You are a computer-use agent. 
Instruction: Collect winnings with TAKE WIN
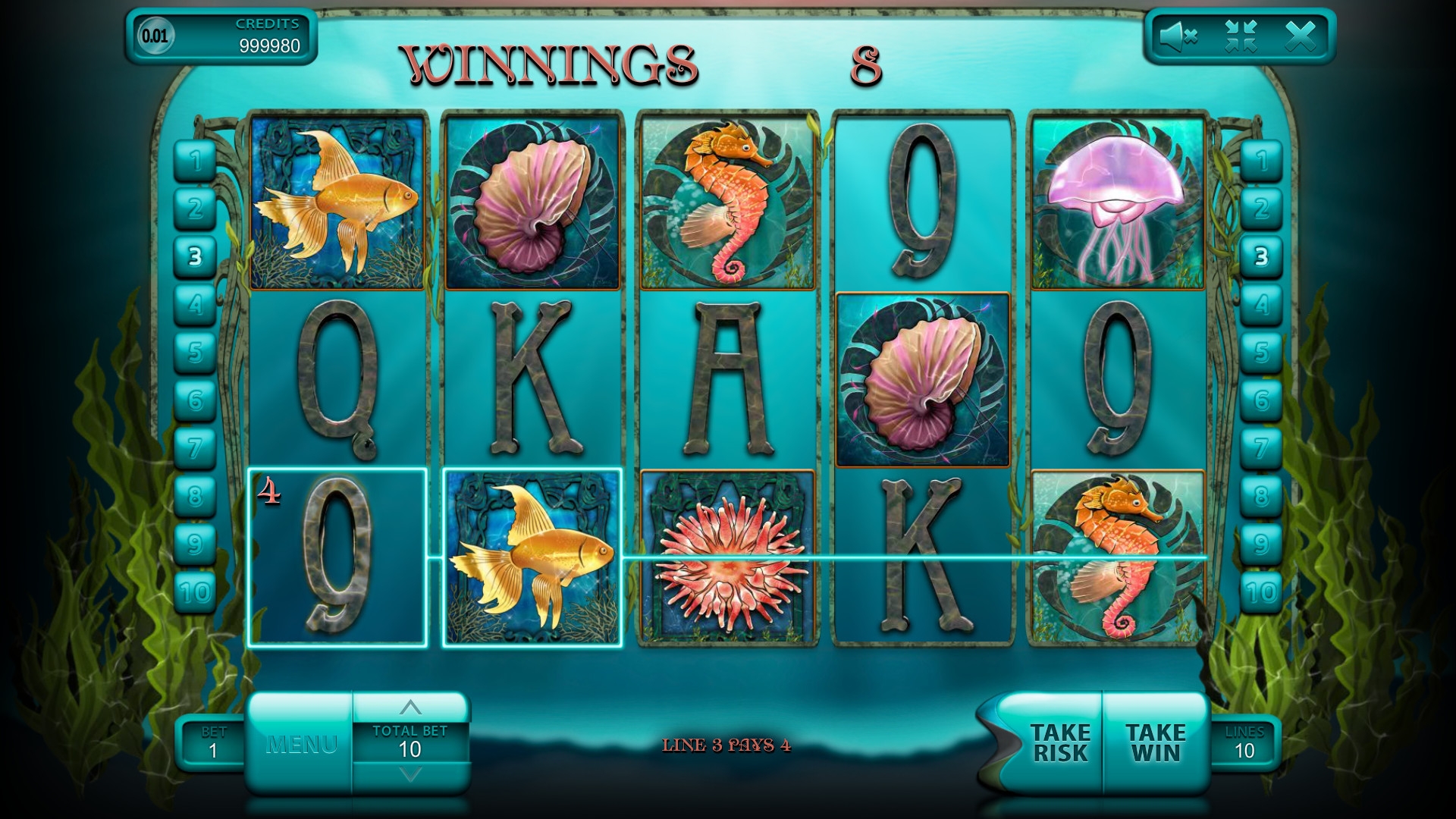1156,743
